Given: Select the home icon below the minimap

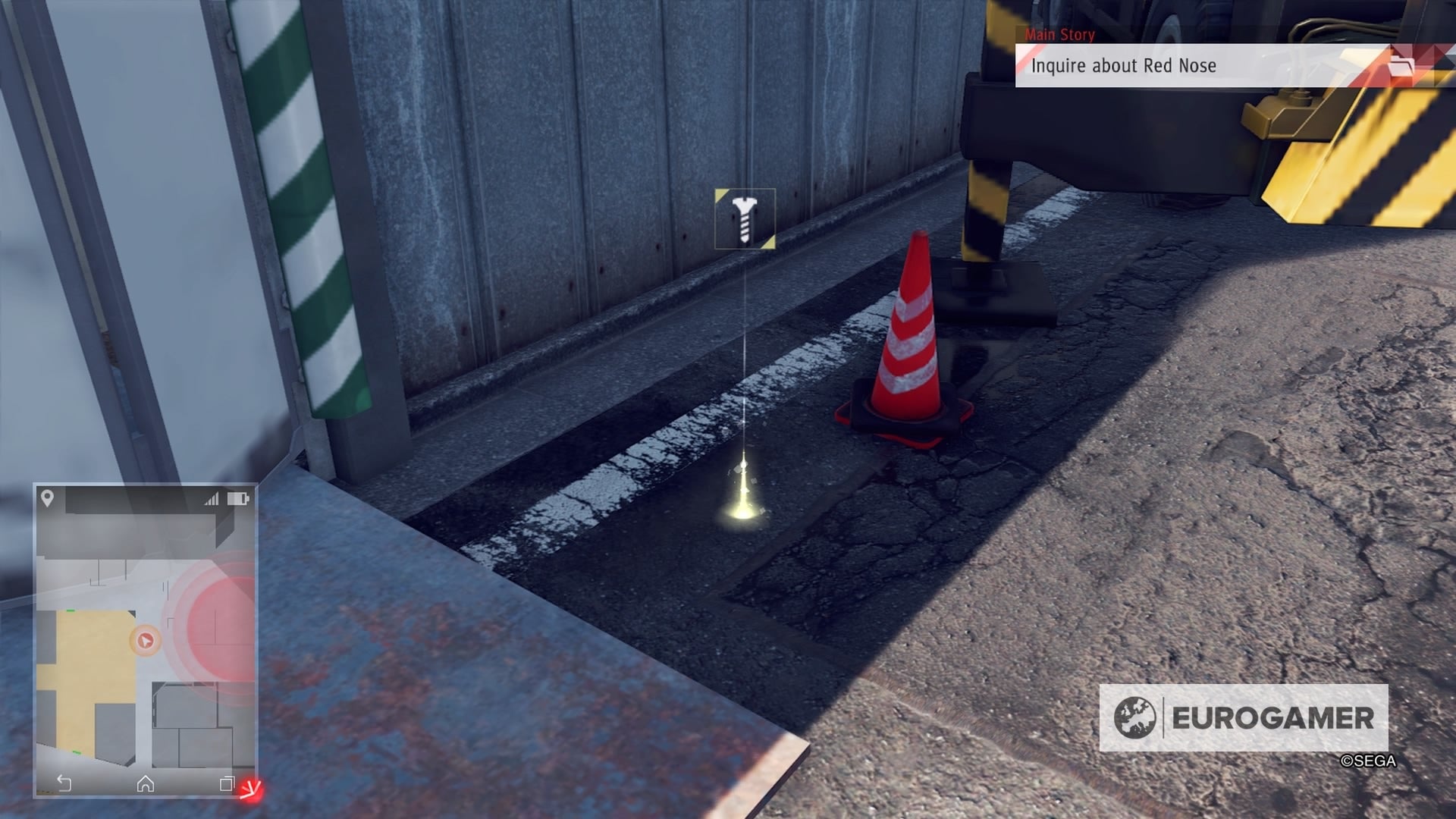Looking at the screenshot, I should 146,783.
